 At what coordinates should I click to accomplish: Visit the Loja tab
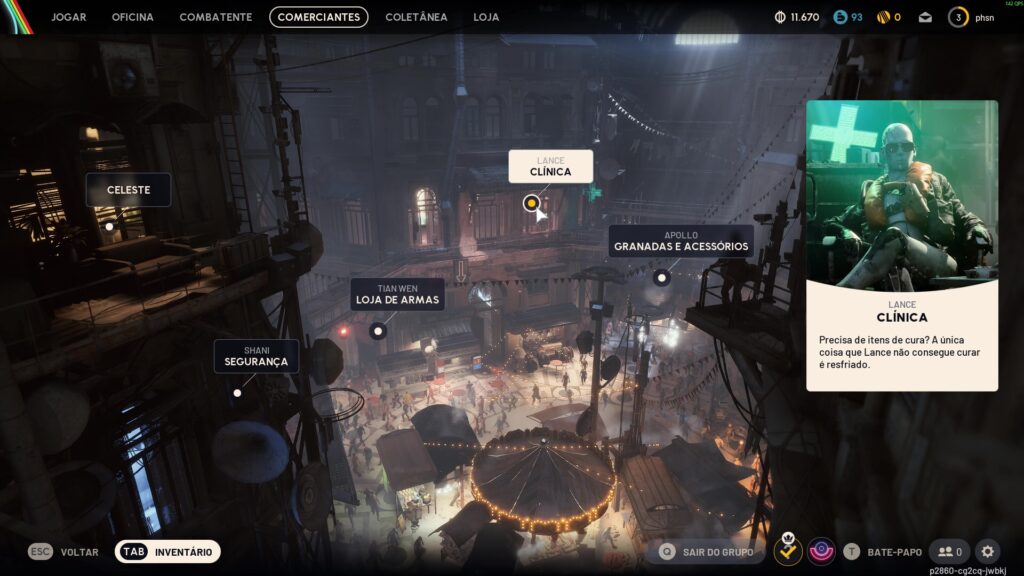click(486, 17)
